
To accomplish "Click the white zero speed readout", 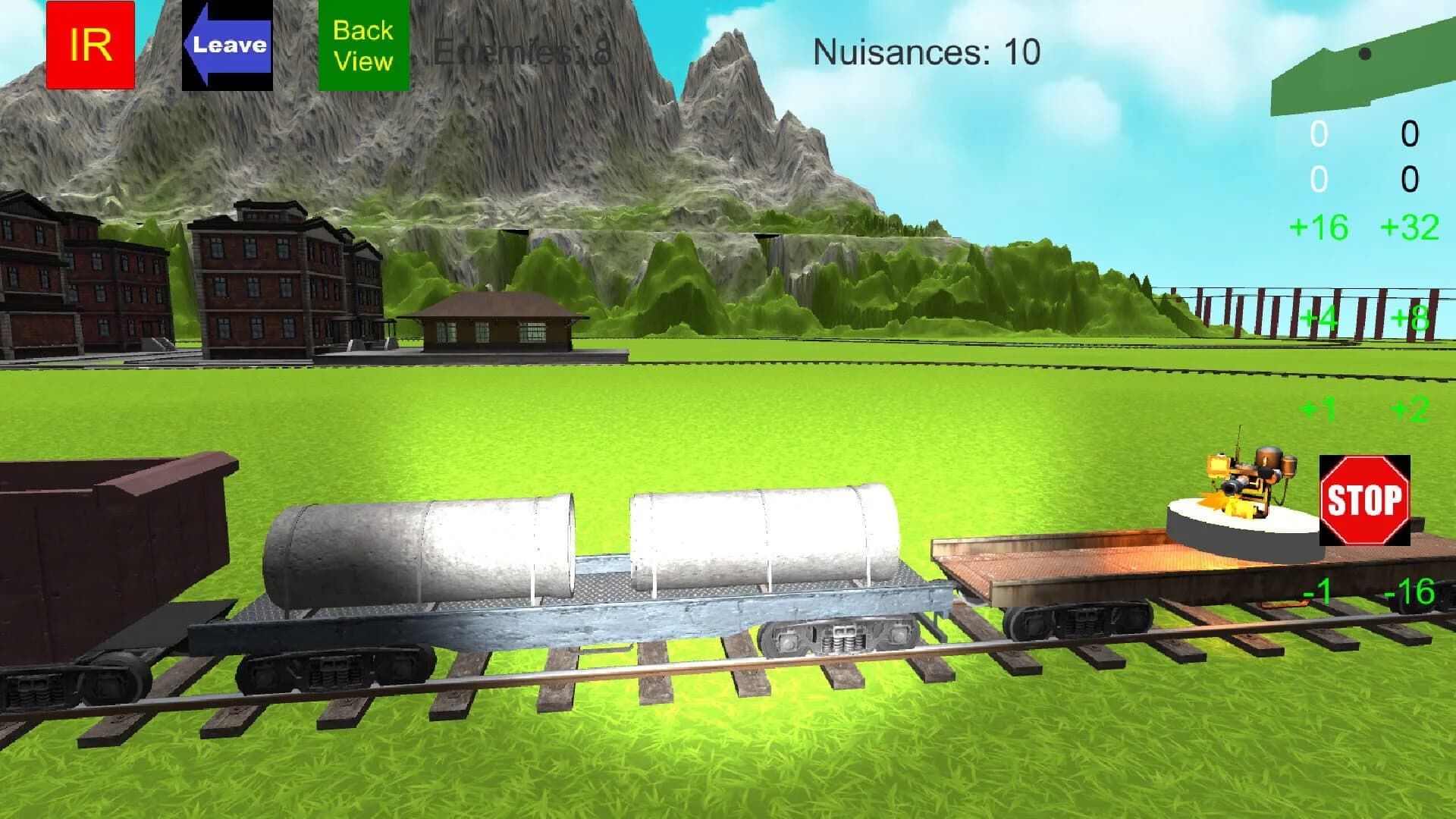I will pos(1317,133).
